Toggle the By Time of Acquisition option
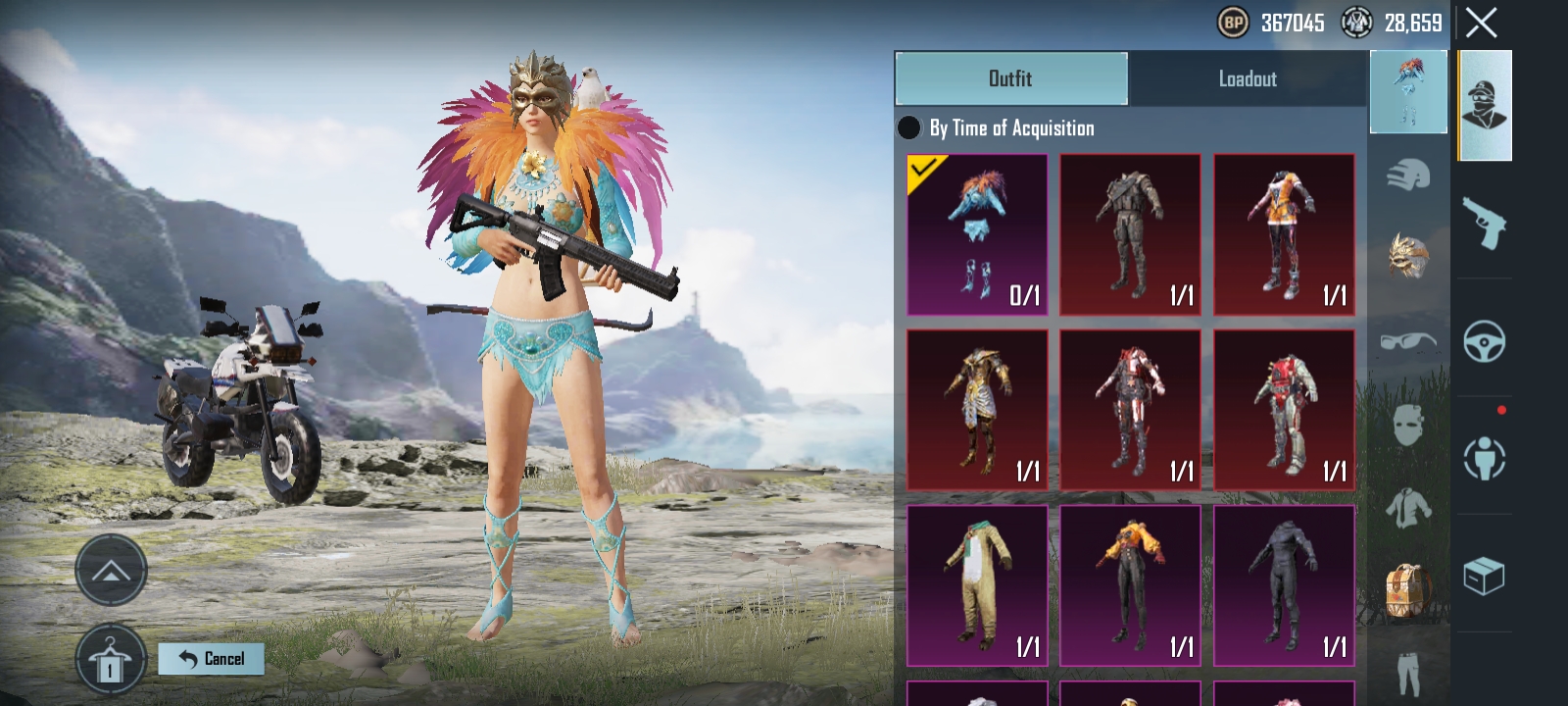This screenshot has width=1568, height=706. (x=909, y=128)
